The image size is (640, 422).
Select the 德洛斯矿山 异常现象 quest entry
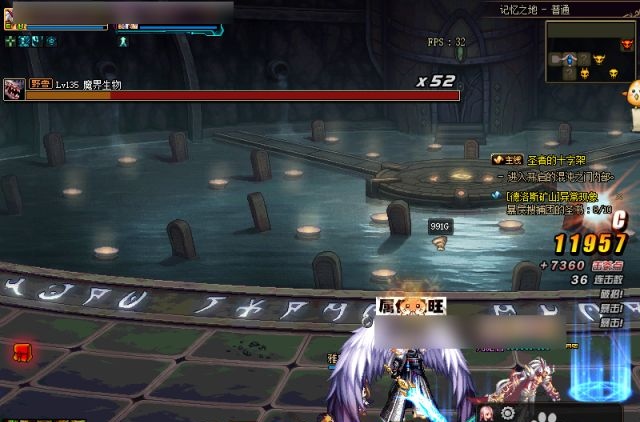(x=551, y=197)
